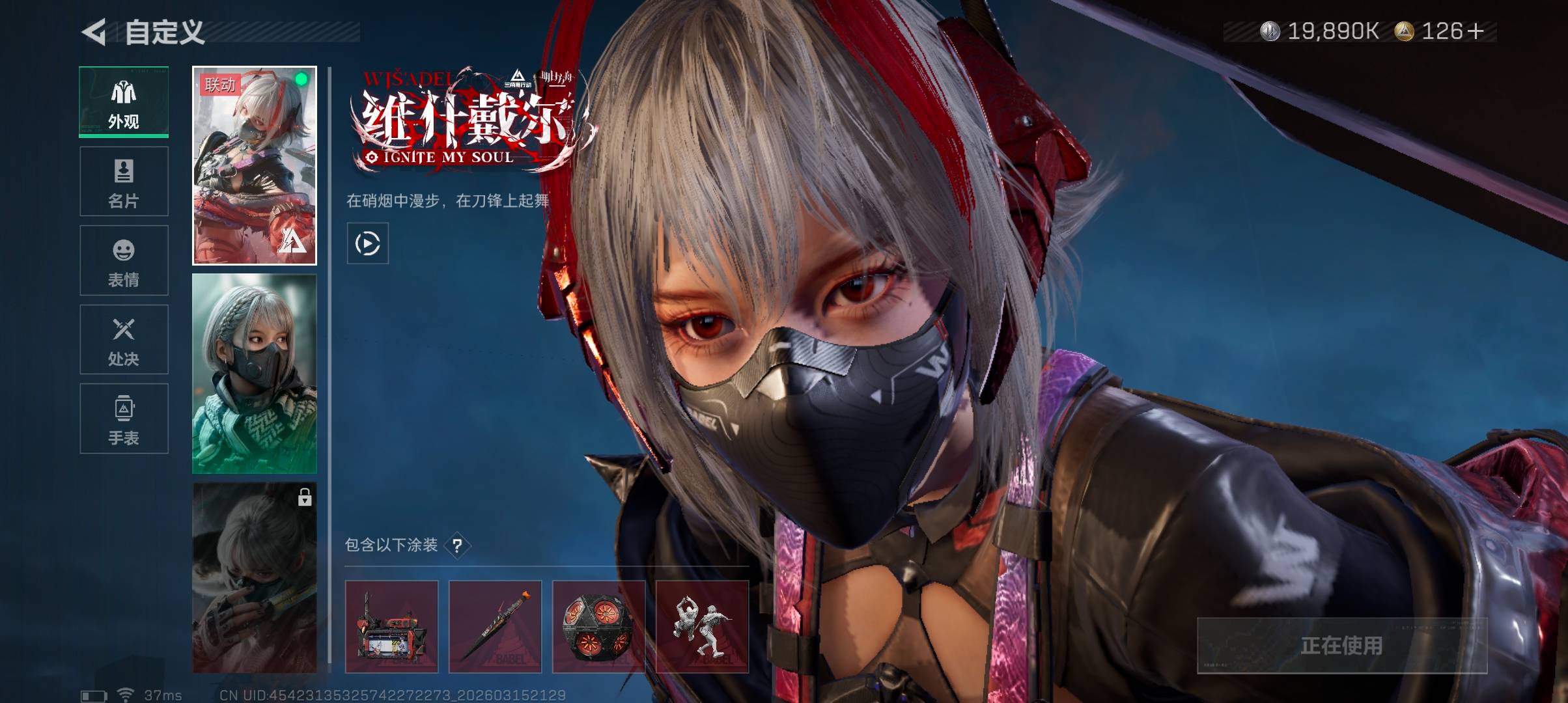
Task: Select the 表情 emote tab
Action: [124, 260]
